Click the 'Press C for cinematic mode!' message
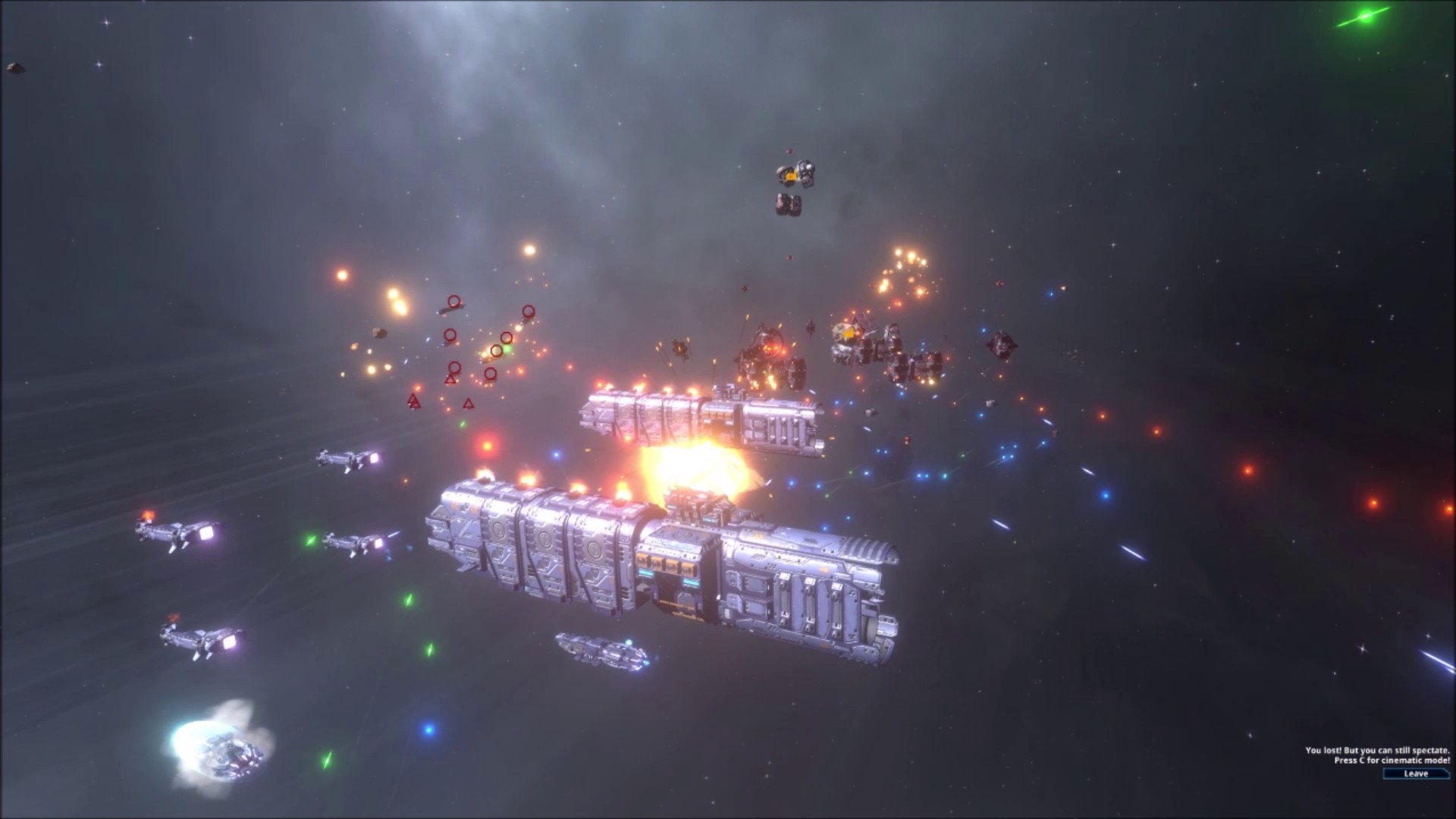The width and height of the screenshot is (1456, 819). (x=1392, y=758)
